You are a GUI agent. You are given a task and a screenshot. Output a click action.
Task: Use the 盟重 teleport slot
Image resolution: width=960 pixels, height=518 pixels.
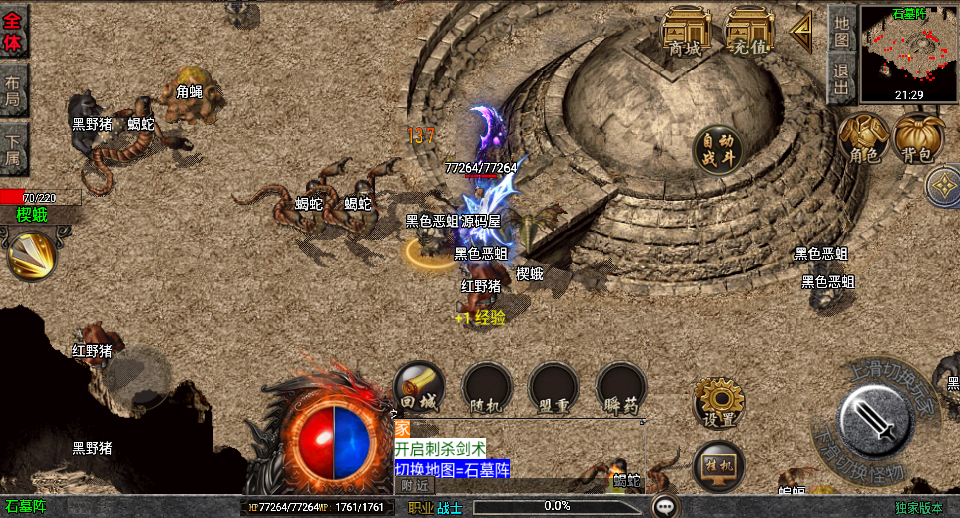coord(553,387)
